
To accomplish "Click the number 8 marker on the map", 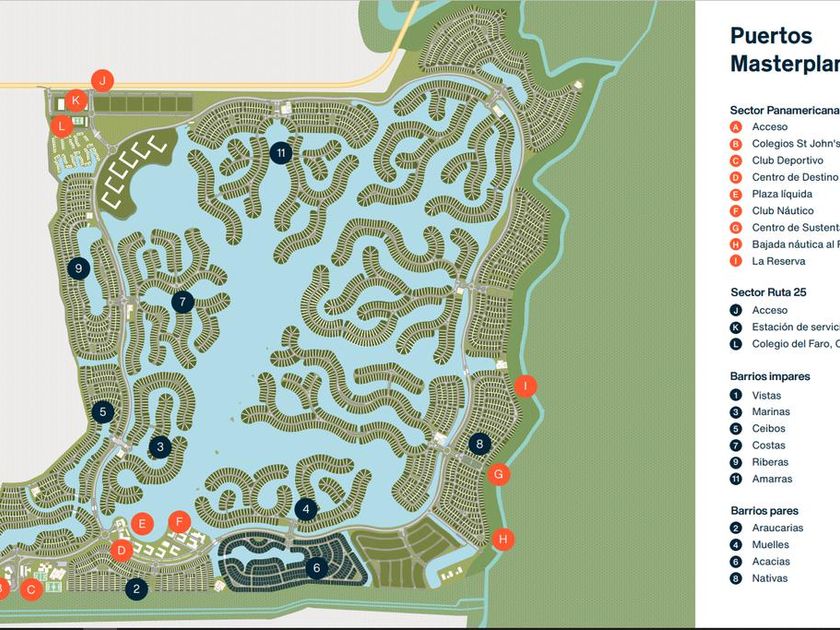I will pyautogui.click(x=480, y=444).
